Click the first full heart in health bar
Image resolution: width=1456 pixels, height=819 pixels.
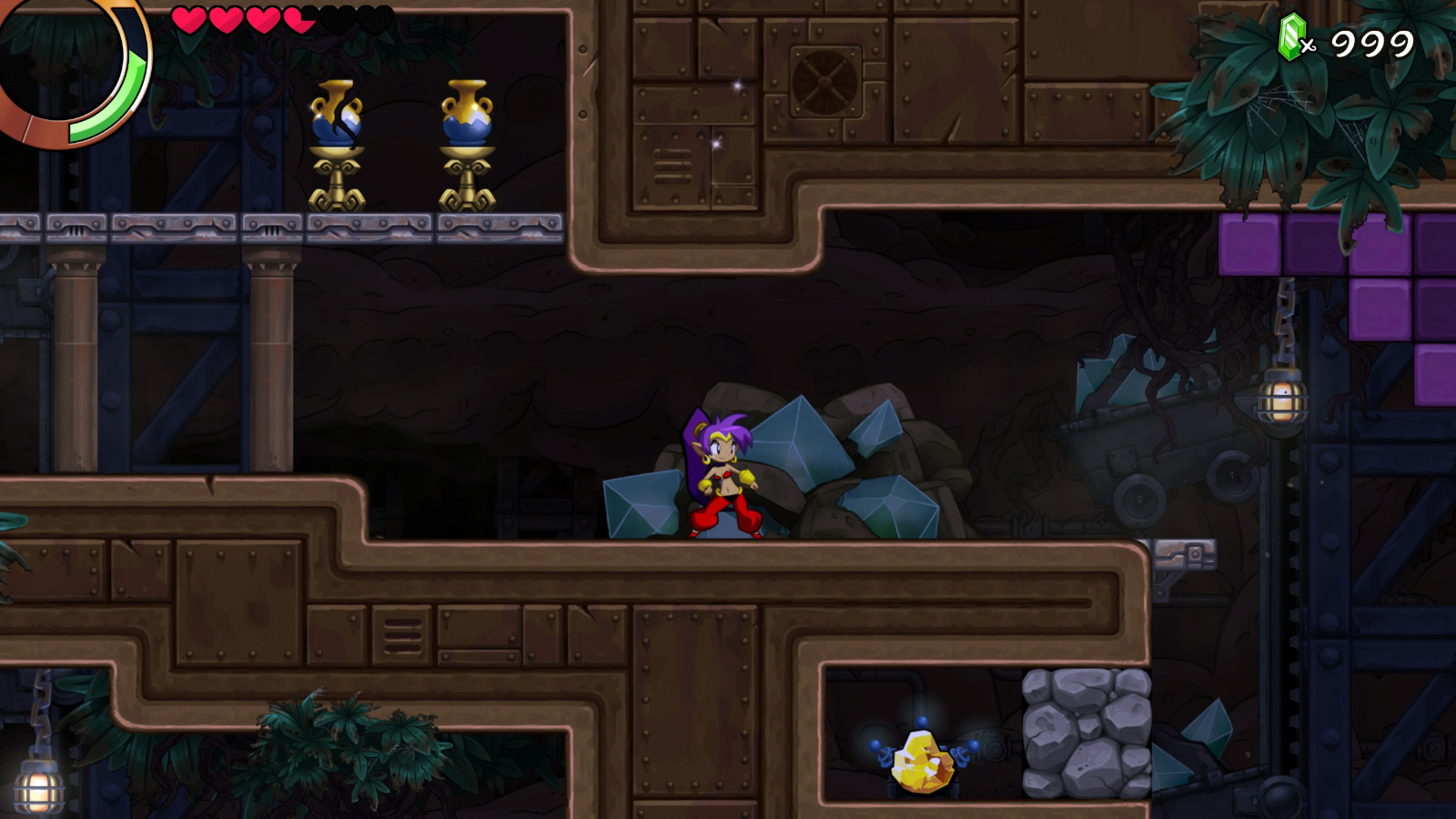tap(188, 20)
